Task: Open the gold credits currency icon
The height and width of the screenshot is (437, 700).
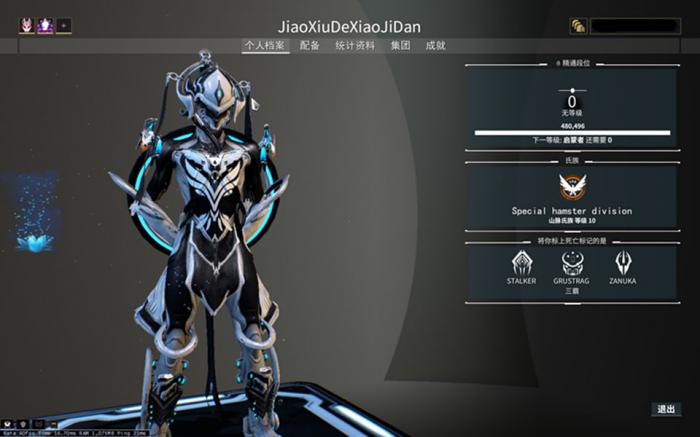Action: (578, 26)
